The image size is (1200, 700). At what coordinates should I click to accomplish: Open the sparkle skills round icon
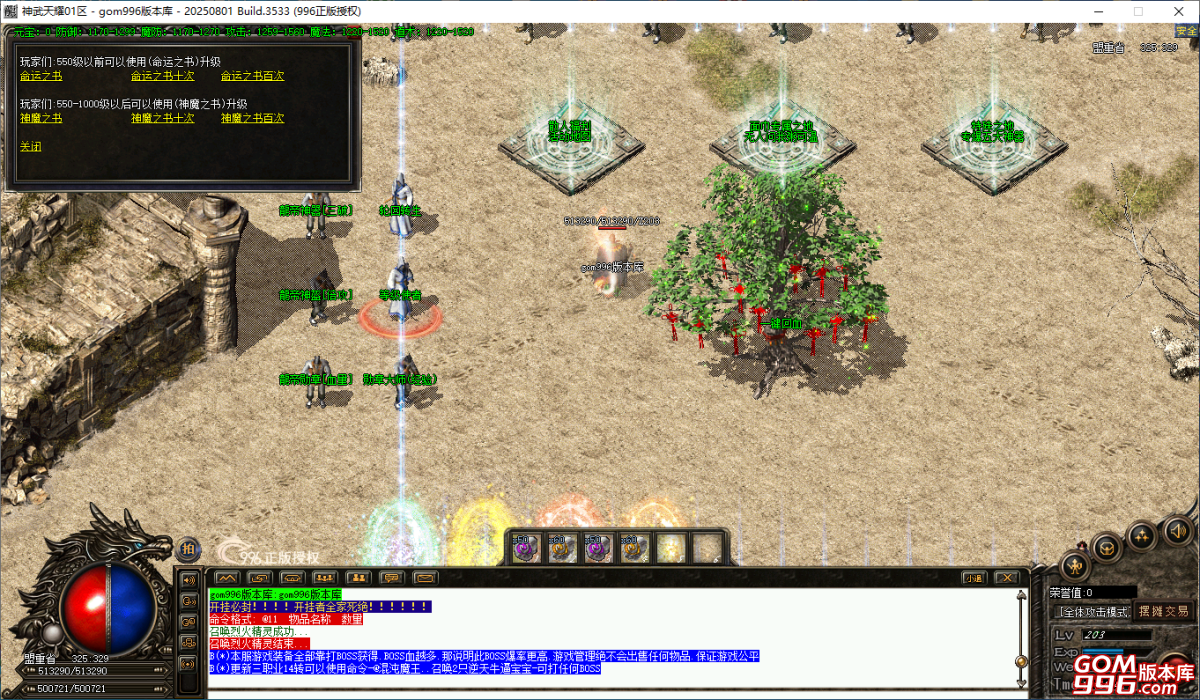click(1141, 536)
